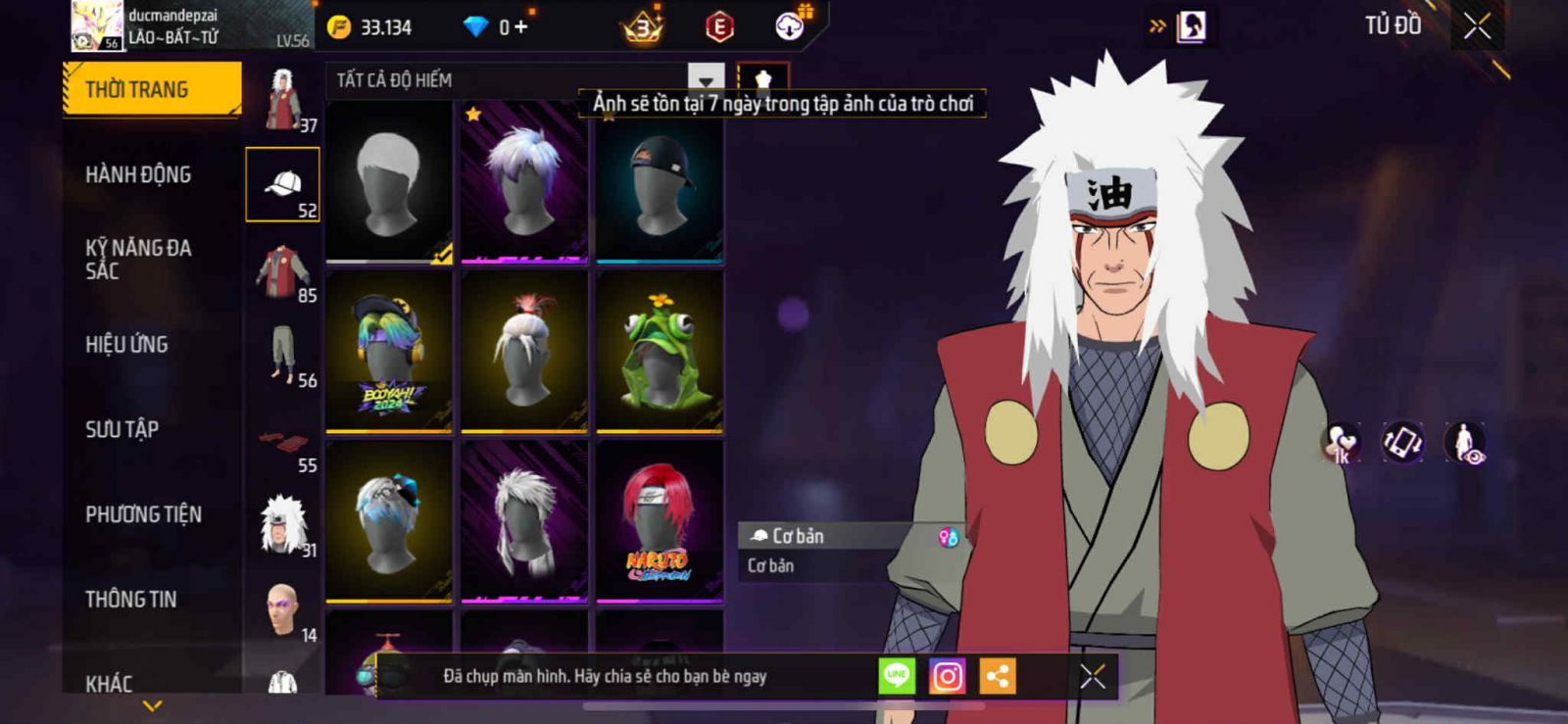Close the wardrobe screen with the top X
The width and height of the screenshot is (1568, 724).
click(1477, 26)
